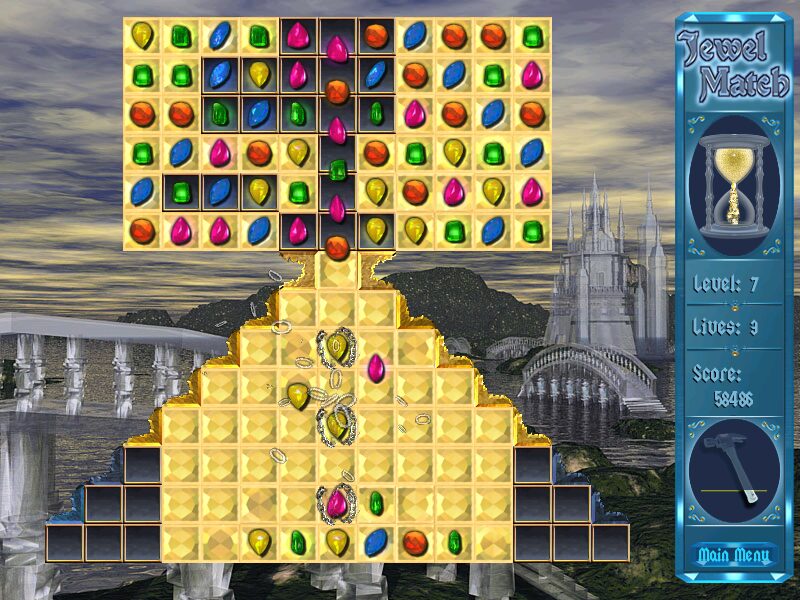Click the unchained pink gem on the pyramid
Screen dimensions: 800x600
[x=376, y=368]
